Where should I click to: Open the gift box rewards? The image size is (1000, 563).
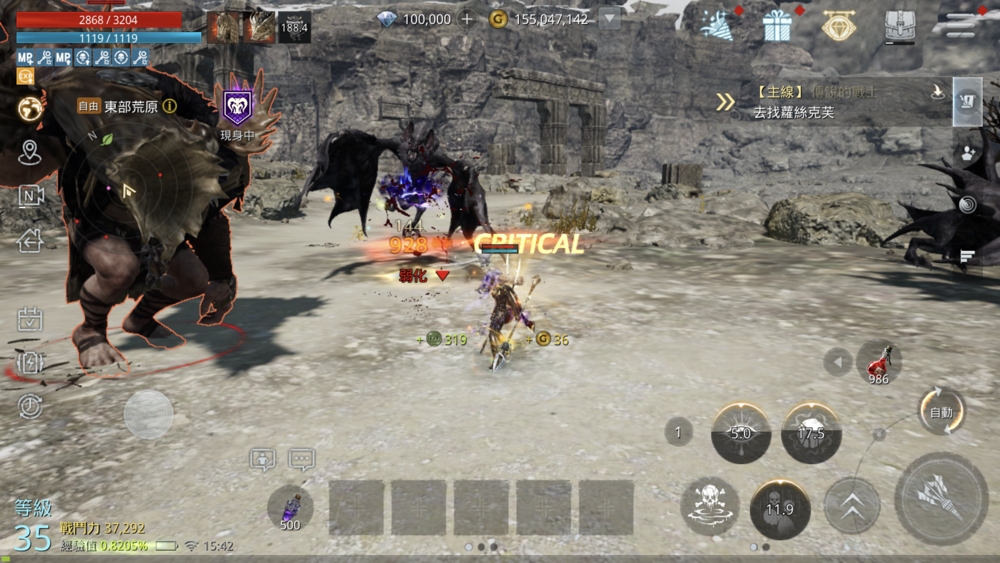point(777,25)
